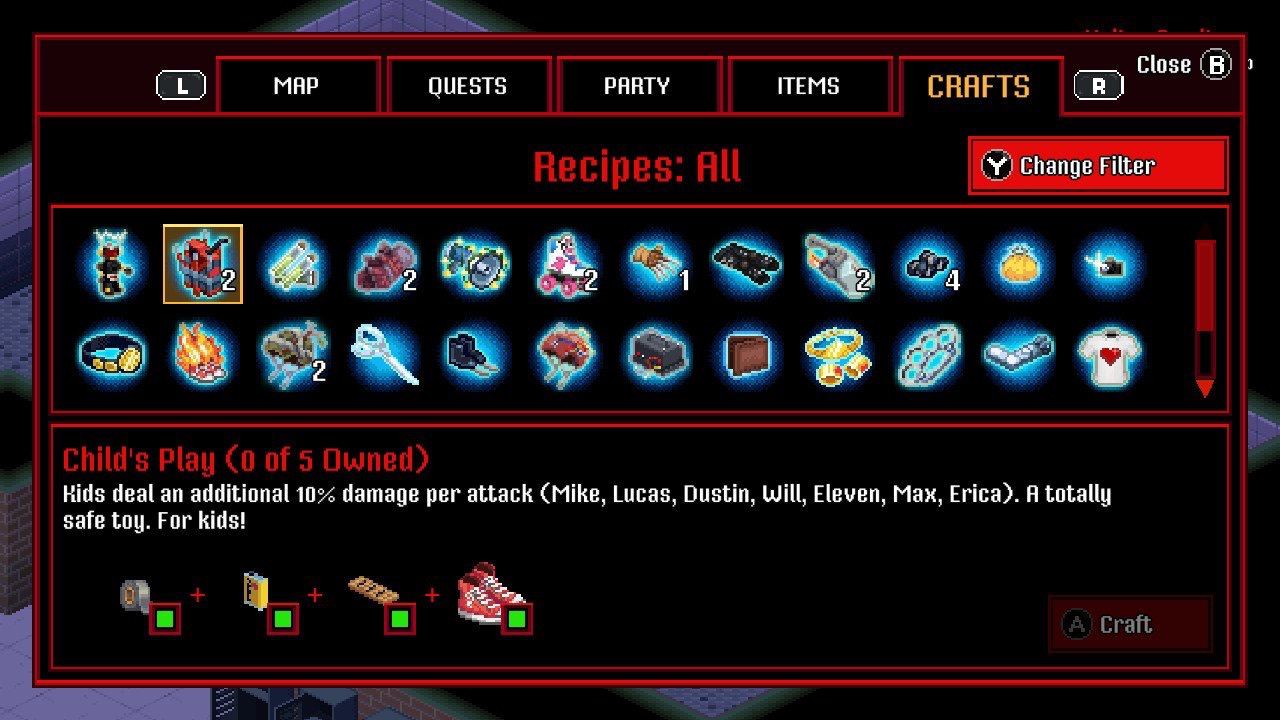Pick the gold rings jewelry recipe
The width and height of the screenshot is (1280, 720).
(838, 355)
